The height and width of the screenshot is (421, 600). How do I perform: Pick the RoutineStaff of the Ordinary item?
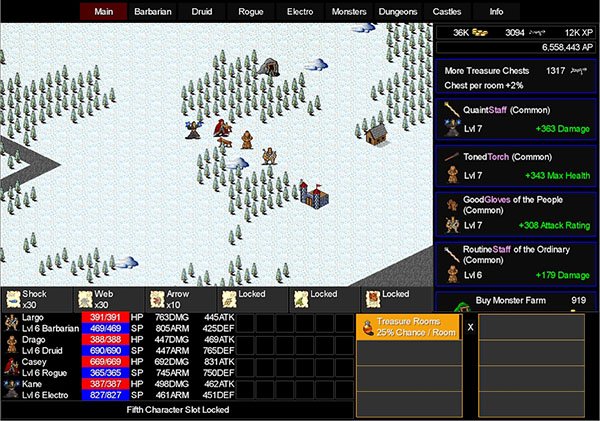pos(515,262)
